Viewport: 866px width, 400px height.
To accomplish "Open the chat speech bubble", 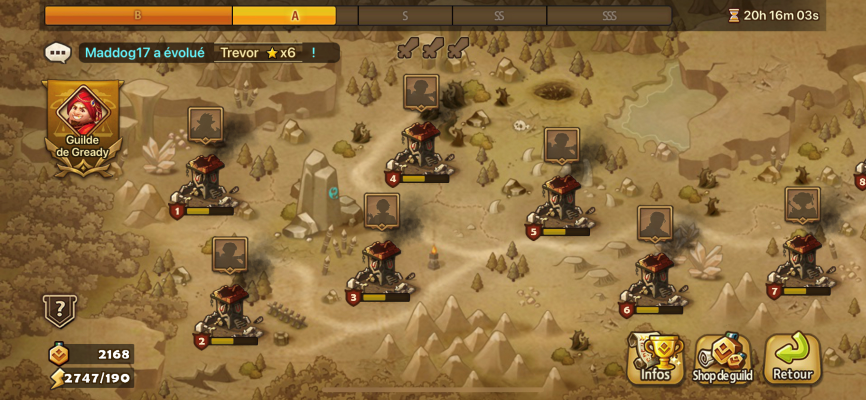I will pyautogui.click(x=57, y=53).
